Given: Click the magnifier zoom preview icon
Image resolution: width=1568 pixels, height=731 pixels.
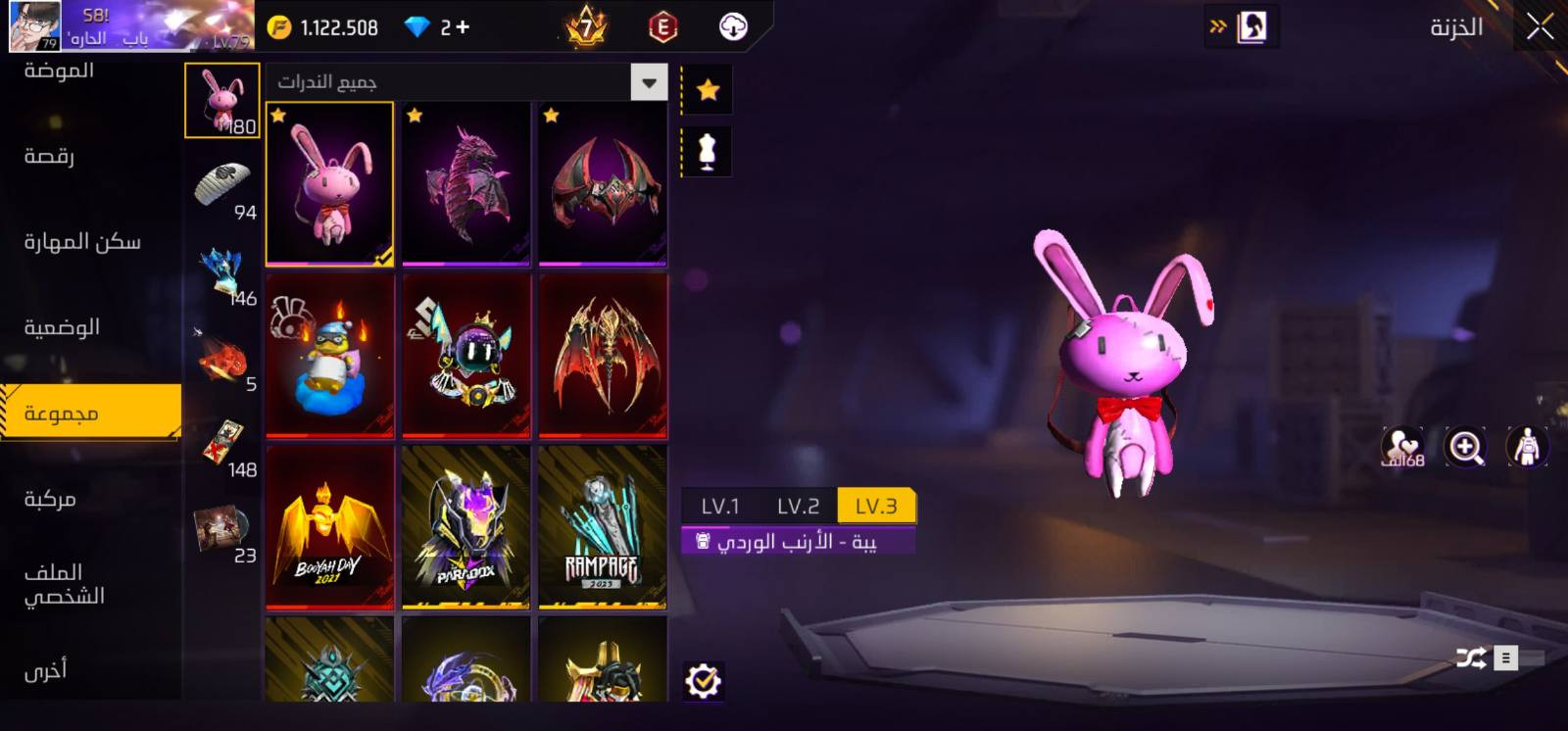Looking at the screenshot, I should [1466, 448].
